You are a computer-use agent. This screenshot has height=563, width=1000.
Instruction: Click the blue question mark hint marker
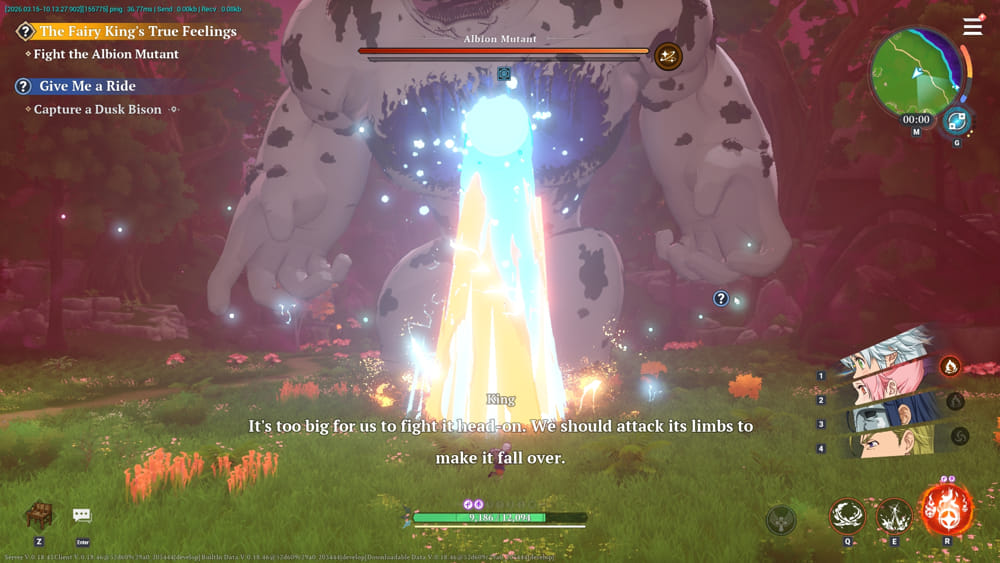[720, 298]
